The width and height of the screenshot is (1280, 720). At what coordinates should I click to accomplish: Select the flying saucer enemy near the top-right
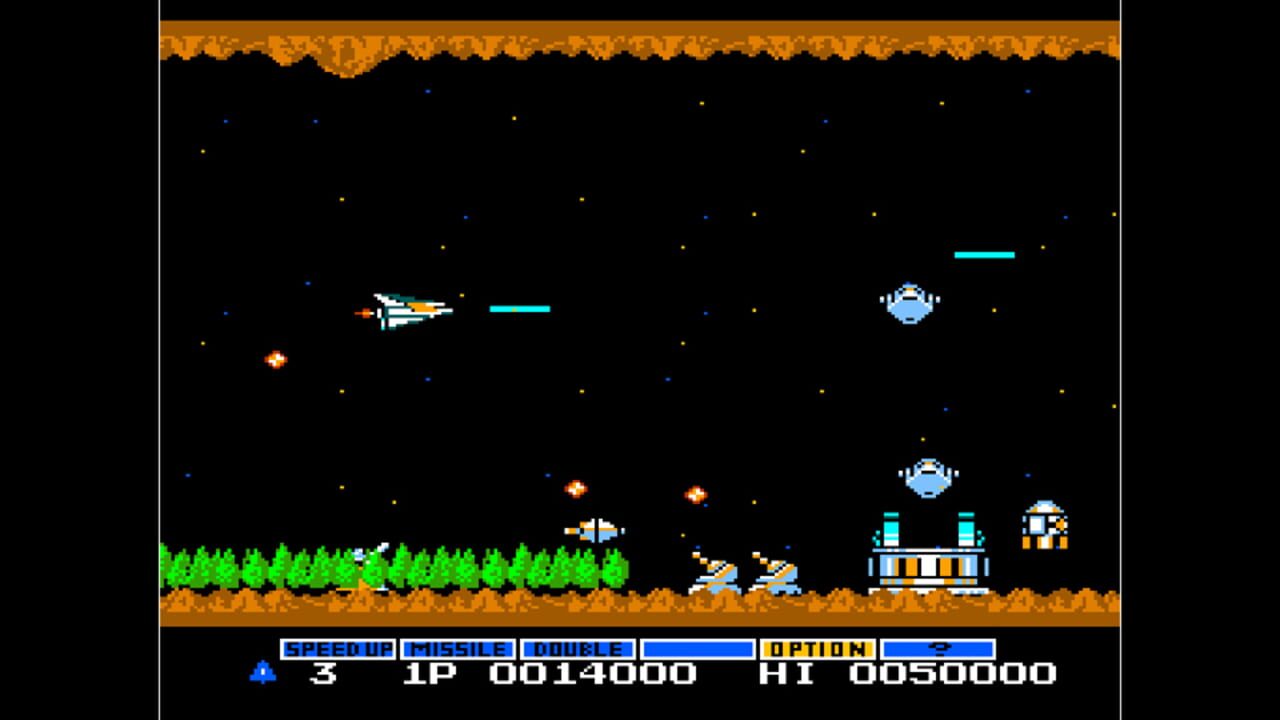(910, 300)
